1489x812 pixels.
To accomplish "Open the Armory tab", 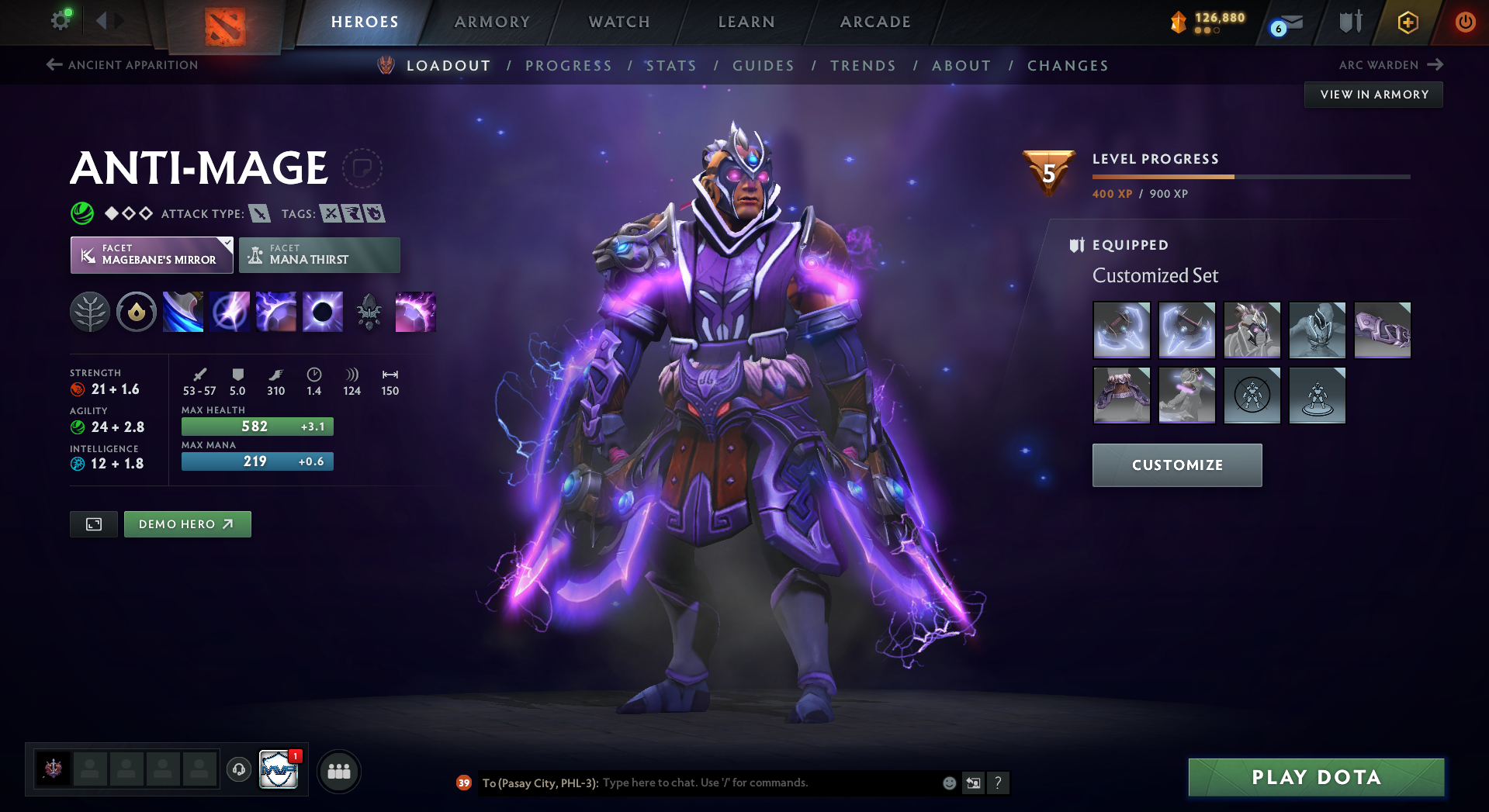I will click(492, 22).
